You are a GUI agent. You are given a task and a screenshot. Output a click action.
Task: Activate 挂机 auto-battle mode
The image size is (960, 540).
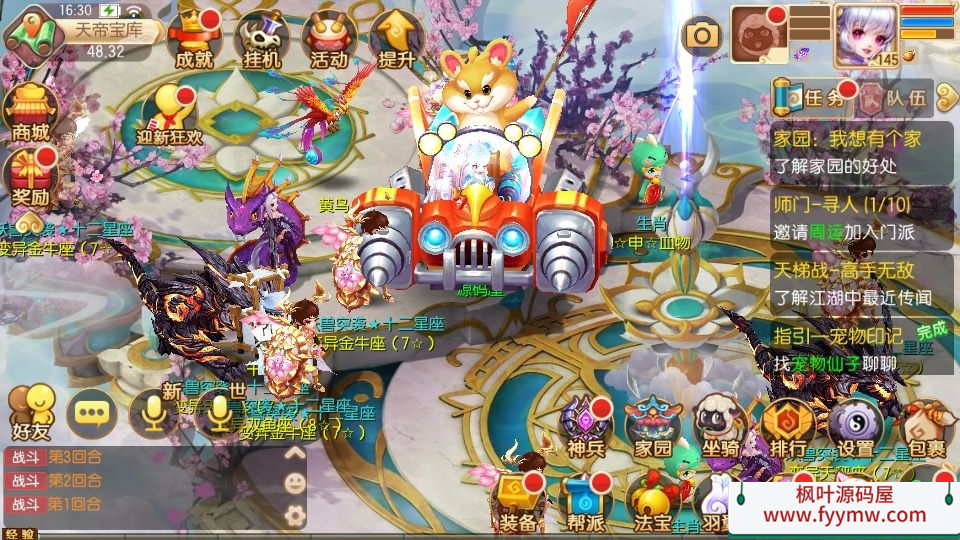pyautogui.click(x=261, y=38)
